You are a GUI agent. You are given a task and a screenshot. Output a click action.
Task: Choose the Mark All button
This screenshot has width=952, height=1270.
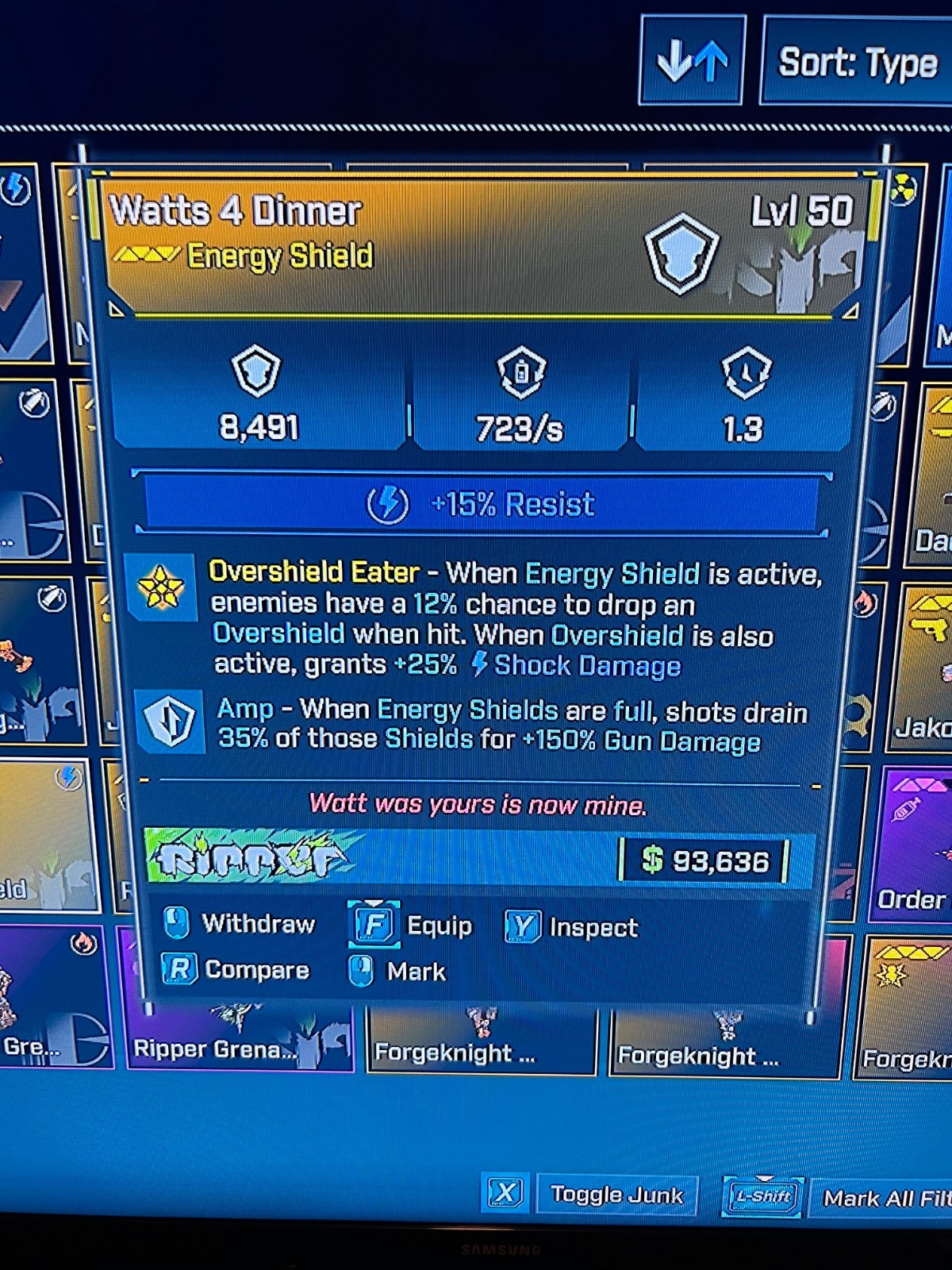[881, 1197]
